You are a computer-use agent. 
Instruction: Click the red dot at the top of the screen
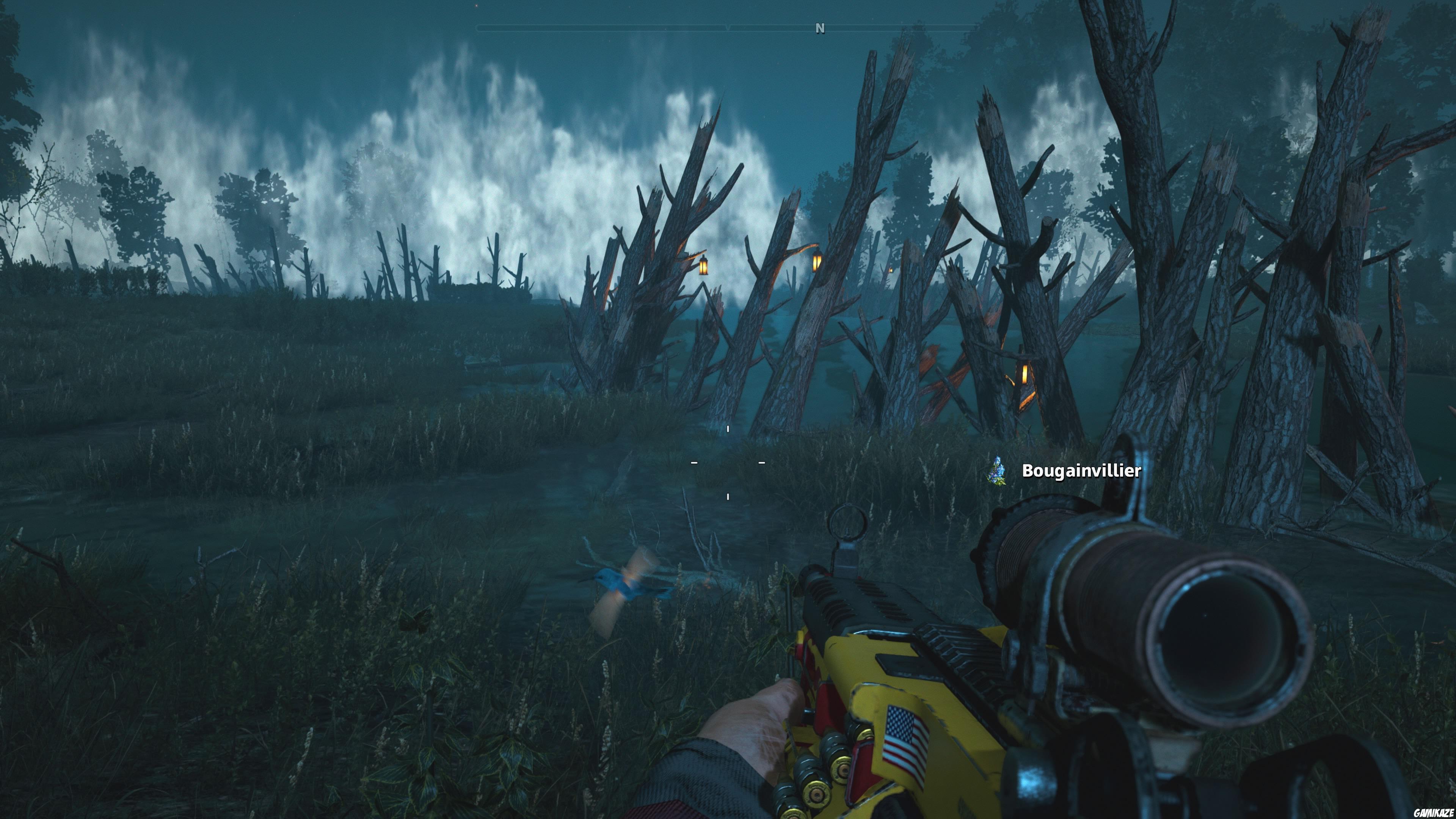(x=477, y=6)
